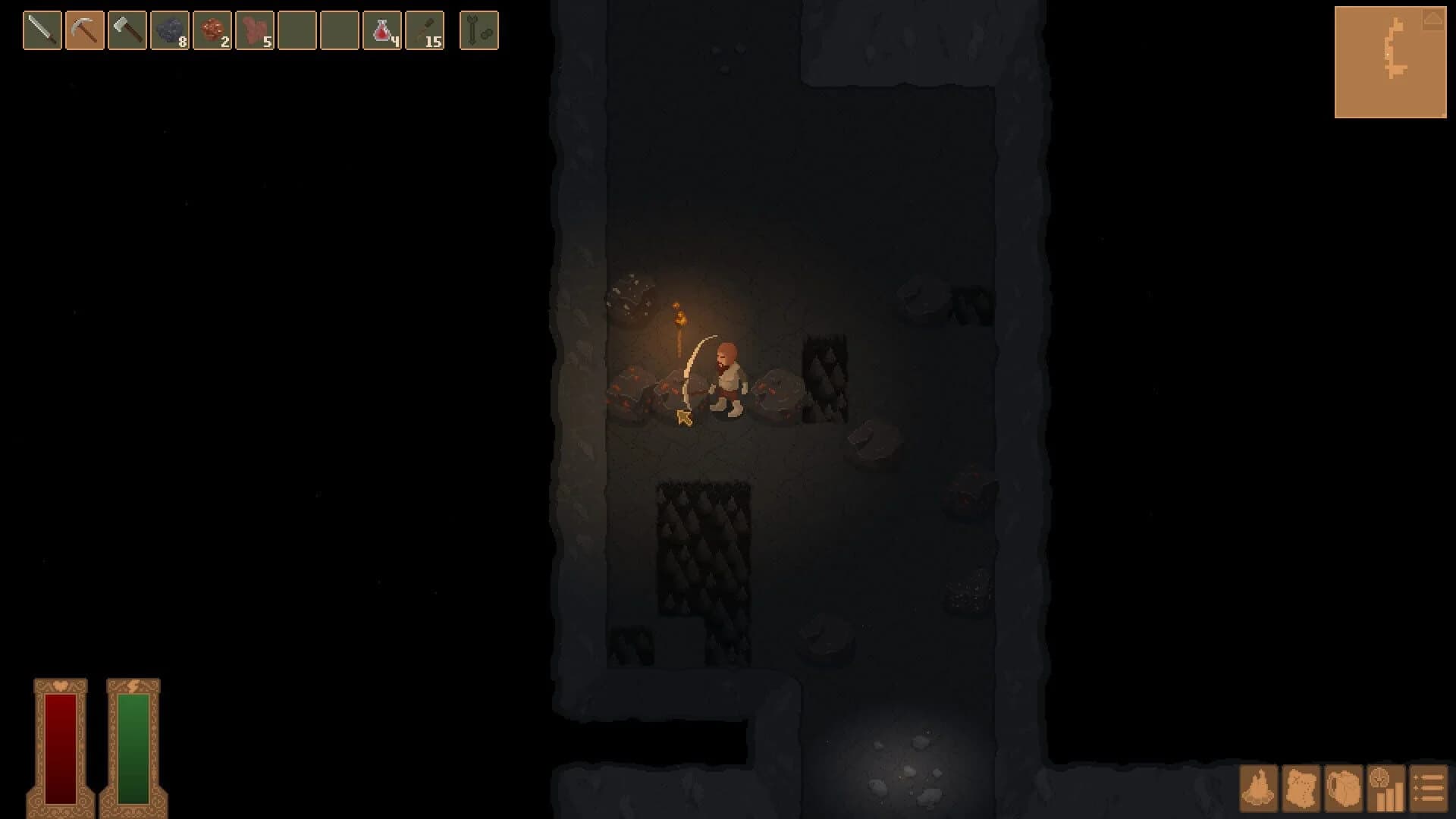Screen dimensions: 1456x819
Task: Click the minimap in the top right
Action: 1392,61
